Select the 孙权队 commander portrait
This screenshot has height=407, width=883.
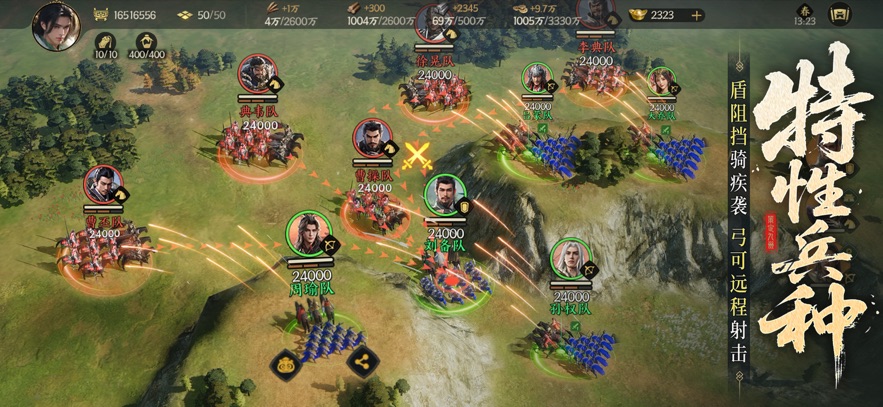click(570, 259)
